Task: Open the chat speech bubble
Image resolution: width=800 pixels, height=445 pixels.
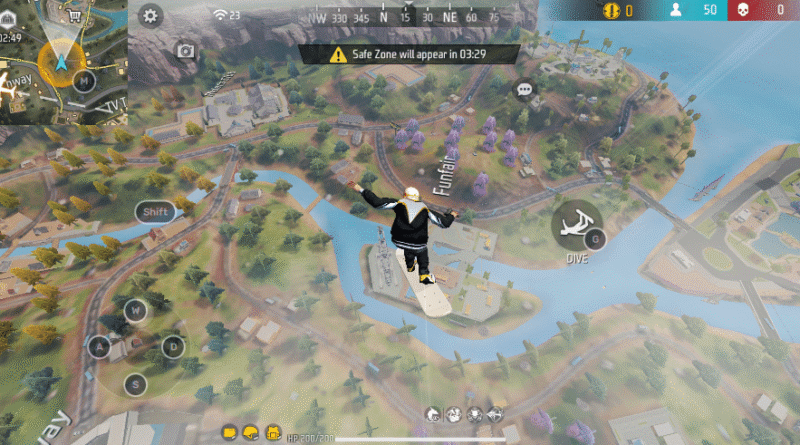Action: [x=525, y=90]
